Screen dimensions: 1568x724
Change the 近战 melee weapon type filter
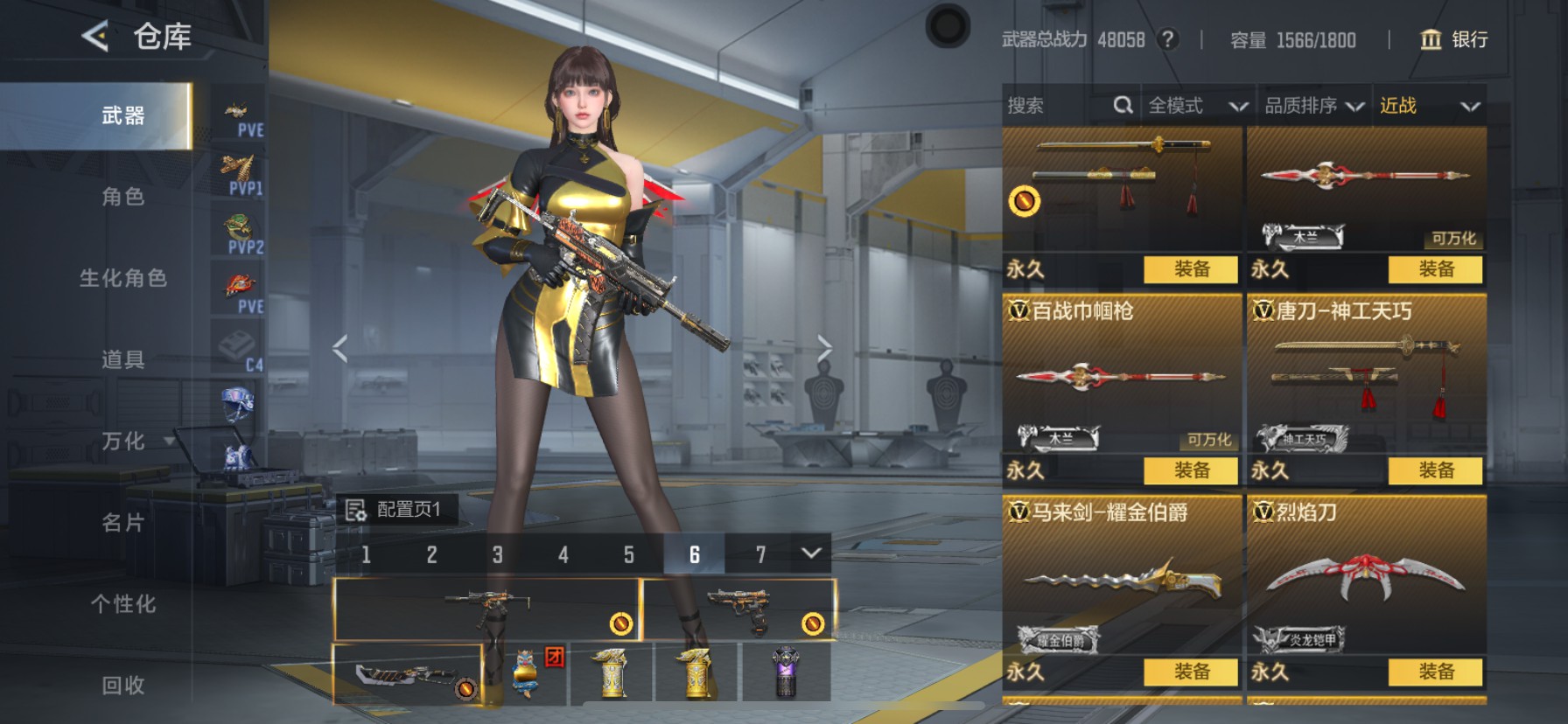click(x=1430, y=106)
